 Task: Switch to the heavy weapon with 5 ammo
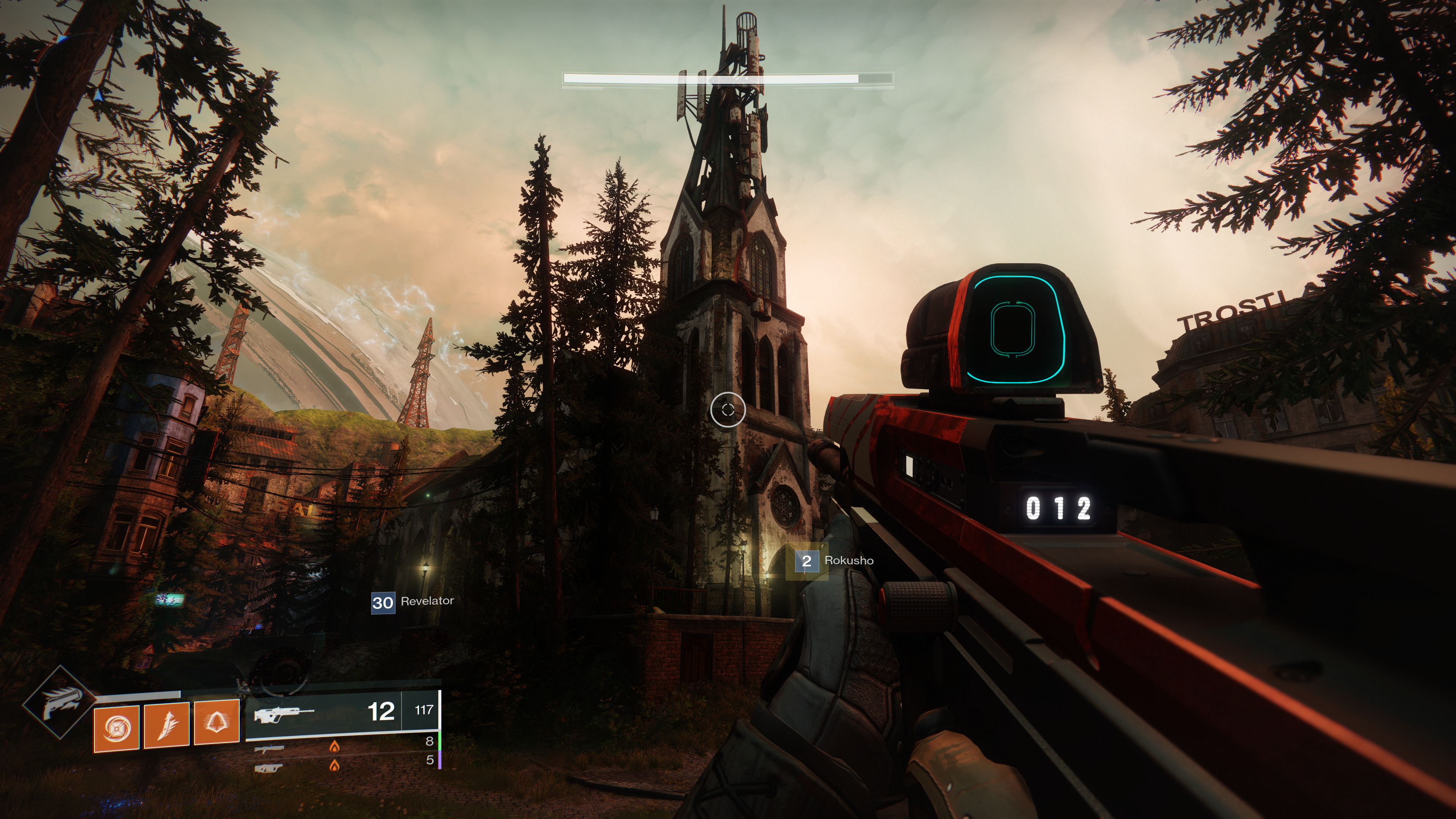coord(342,763)
